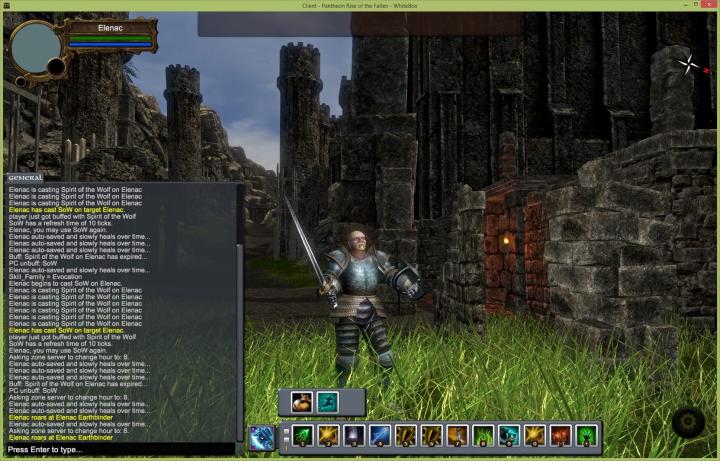The width and height of the screenshot is (720, 461).
Task: Activate the green leaf ability in slot one
Action: point(303,436)
